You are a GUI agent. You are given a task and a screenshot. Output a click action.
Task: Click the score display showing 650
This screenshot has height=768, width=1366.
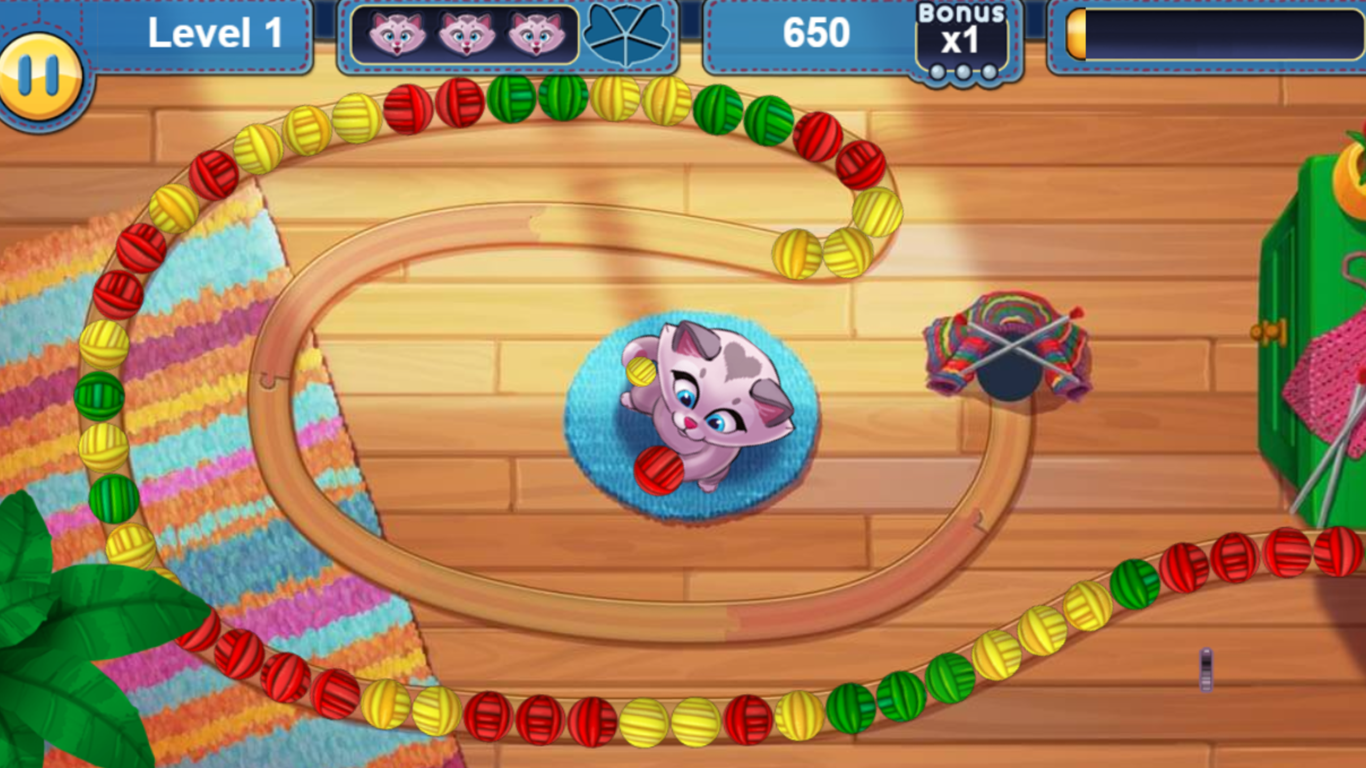(x=818, y=34)
